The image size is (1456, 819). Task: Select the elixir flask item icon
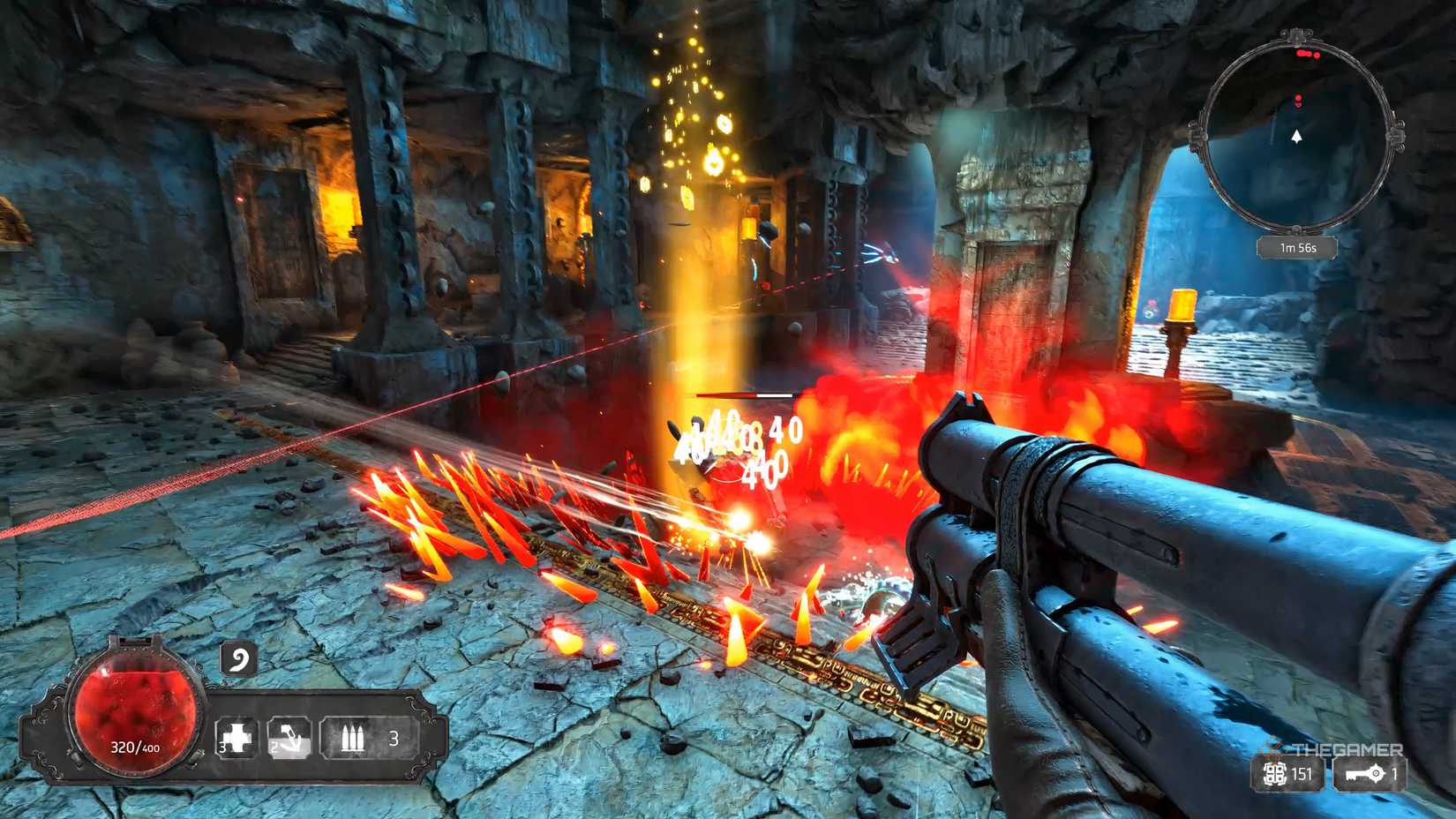pos(290,736)
